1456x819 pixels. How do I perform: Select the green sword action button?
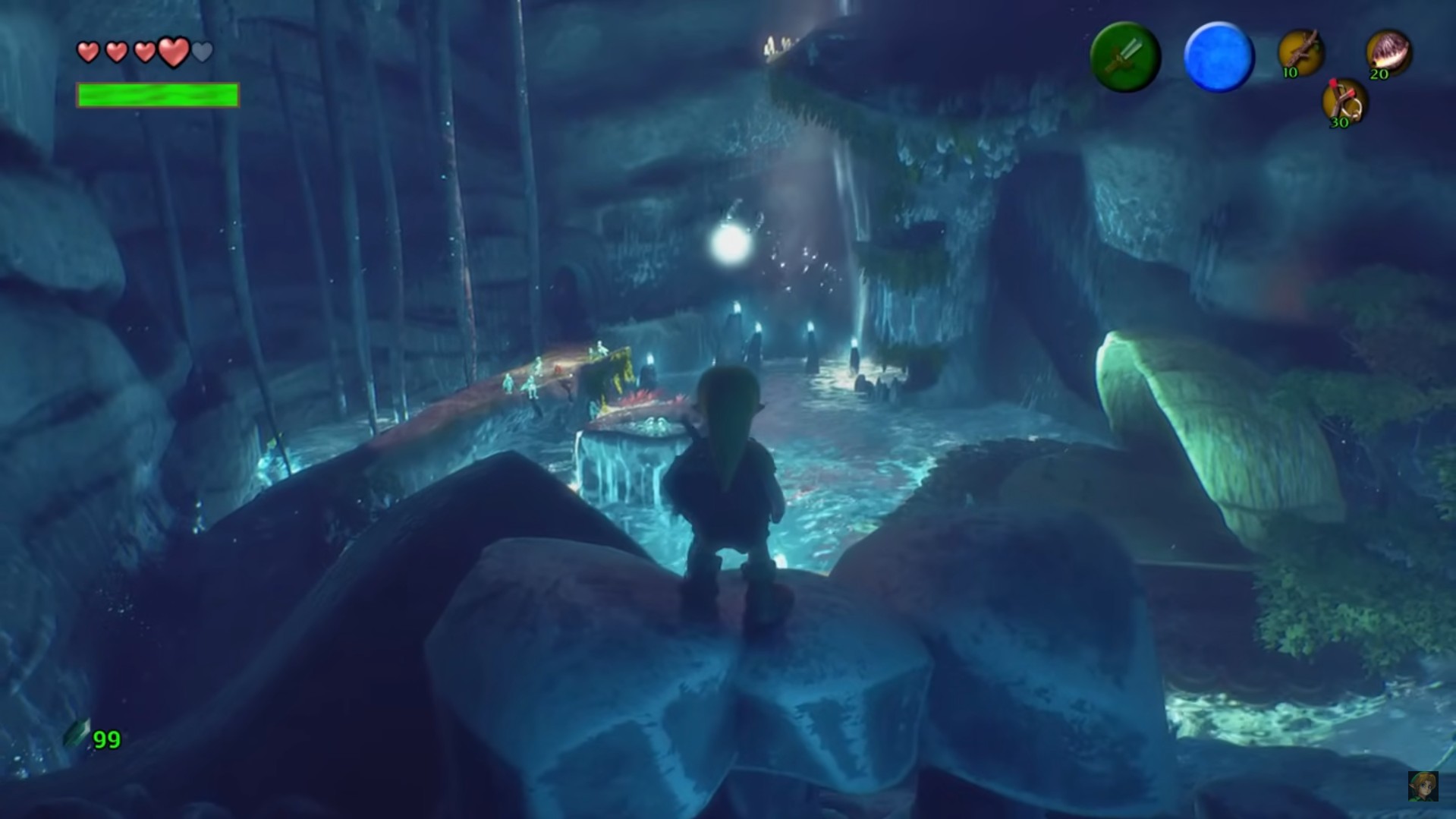pos(1124,58)
